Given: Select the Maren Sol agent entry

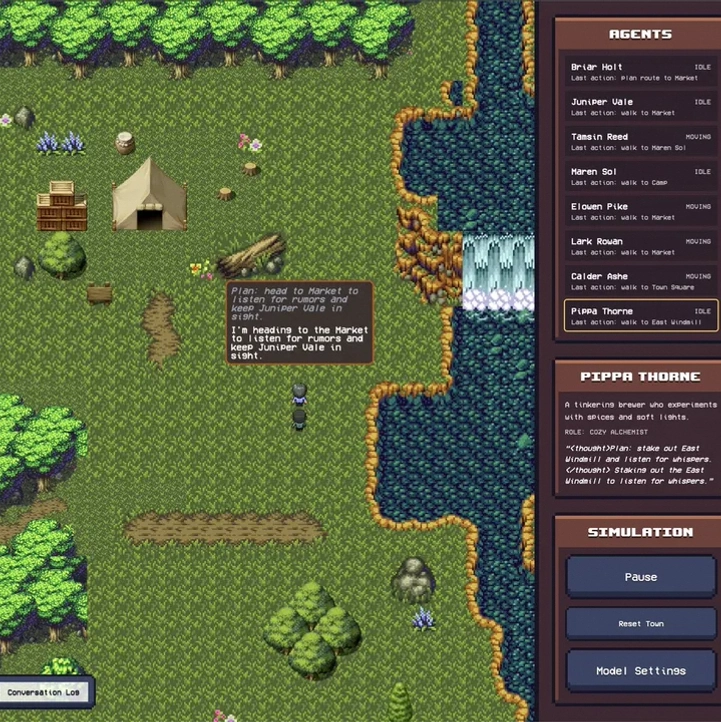Looking at the screenshot, I should (640, 177).
